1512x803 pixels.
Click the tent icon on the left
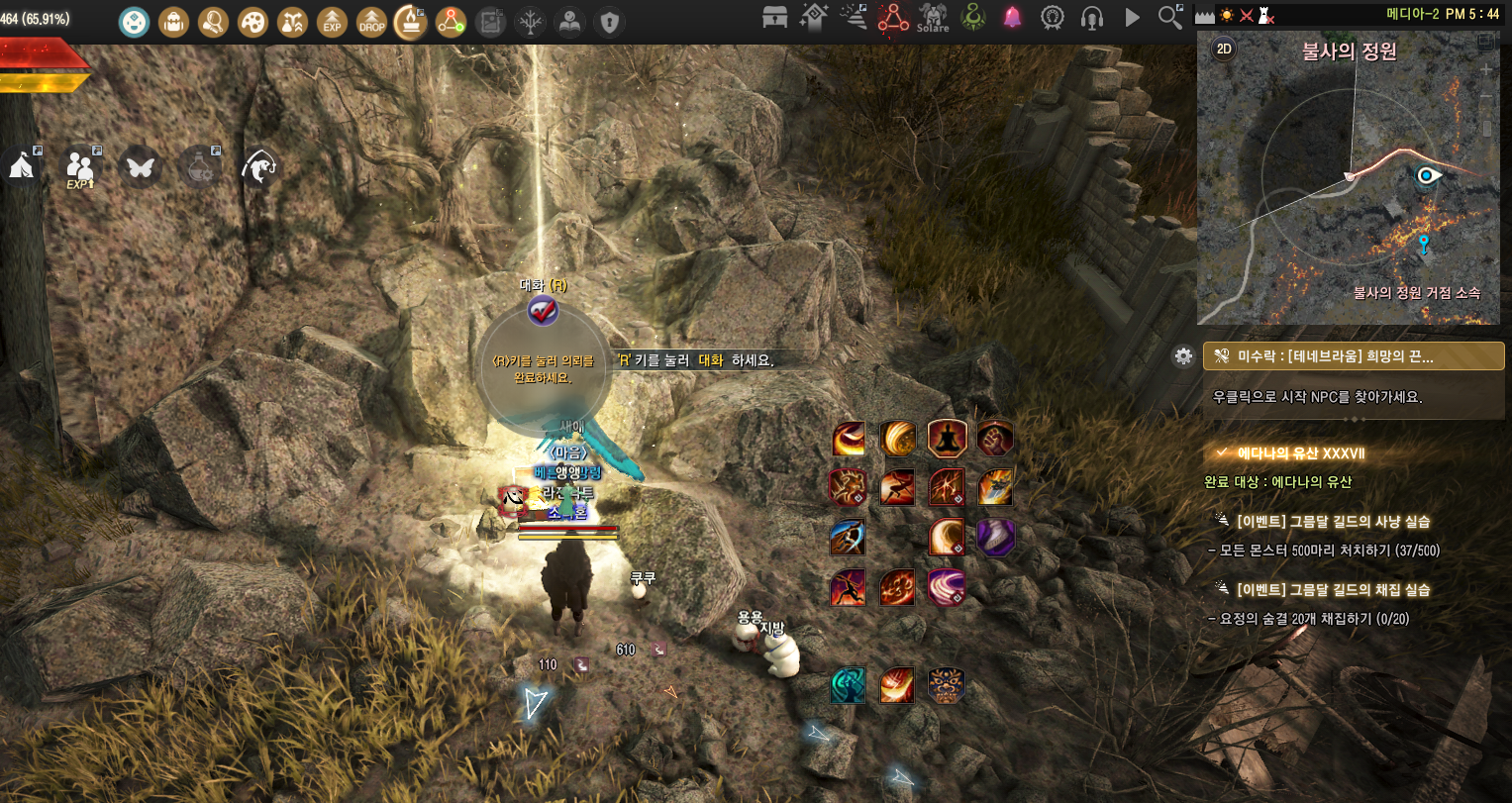pyautogui.click(x=22, y=165)
